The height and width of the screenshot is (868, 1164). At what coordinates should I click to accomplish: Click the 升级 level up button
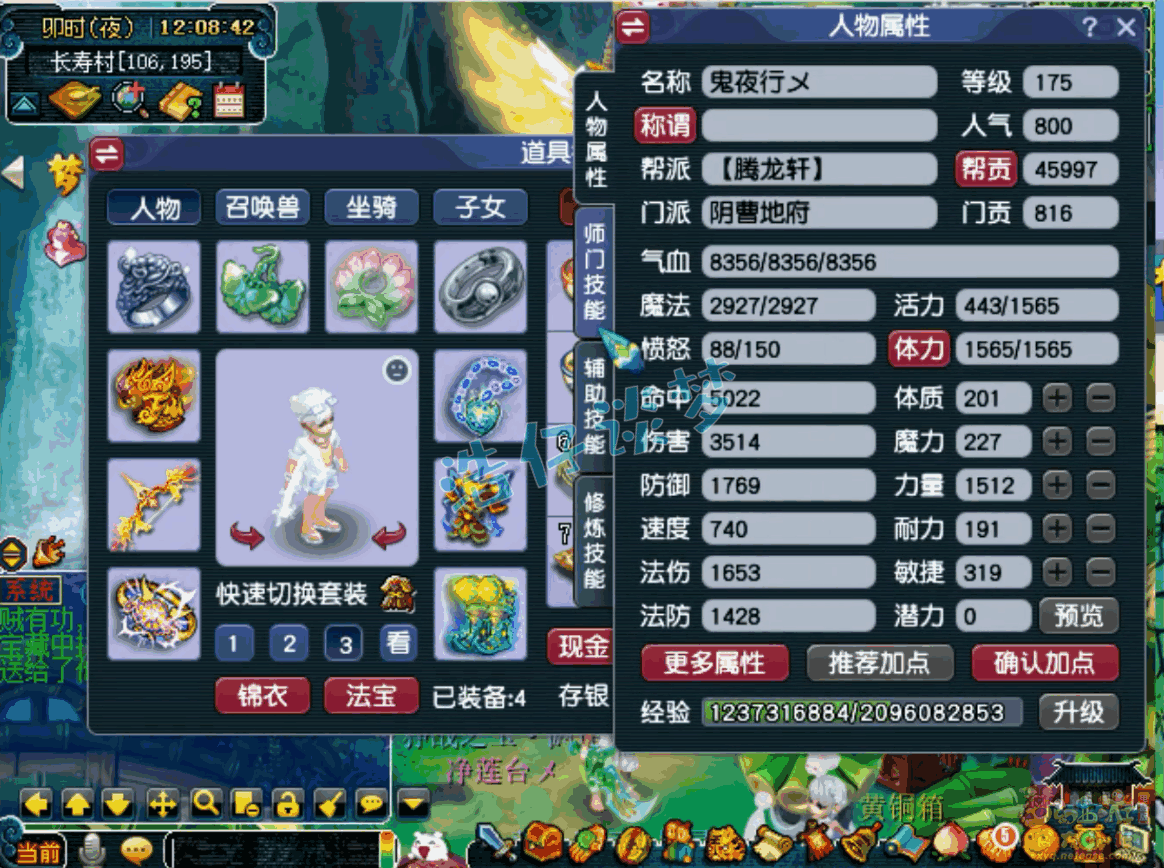click(1078, 711)
